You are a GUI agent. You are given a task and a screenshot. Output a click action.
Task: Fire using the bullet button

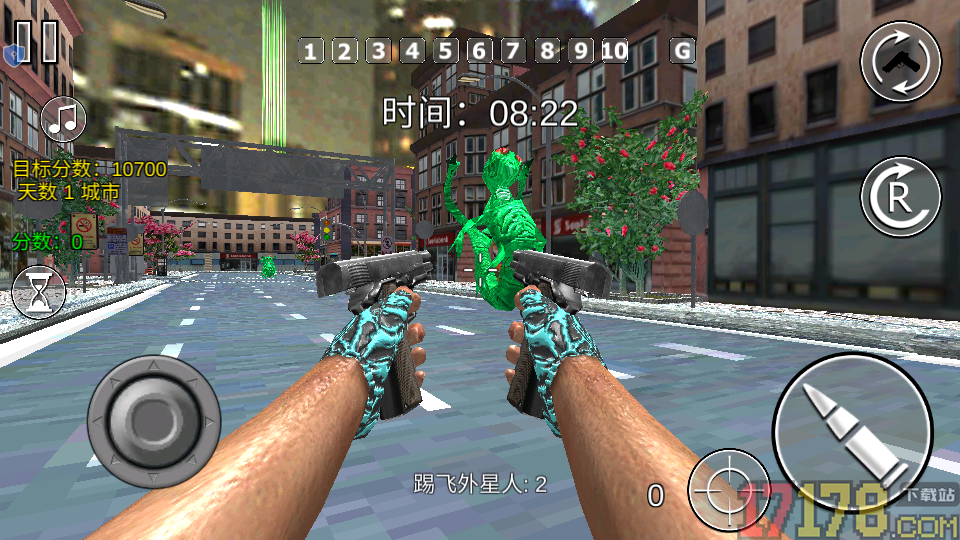853,432
